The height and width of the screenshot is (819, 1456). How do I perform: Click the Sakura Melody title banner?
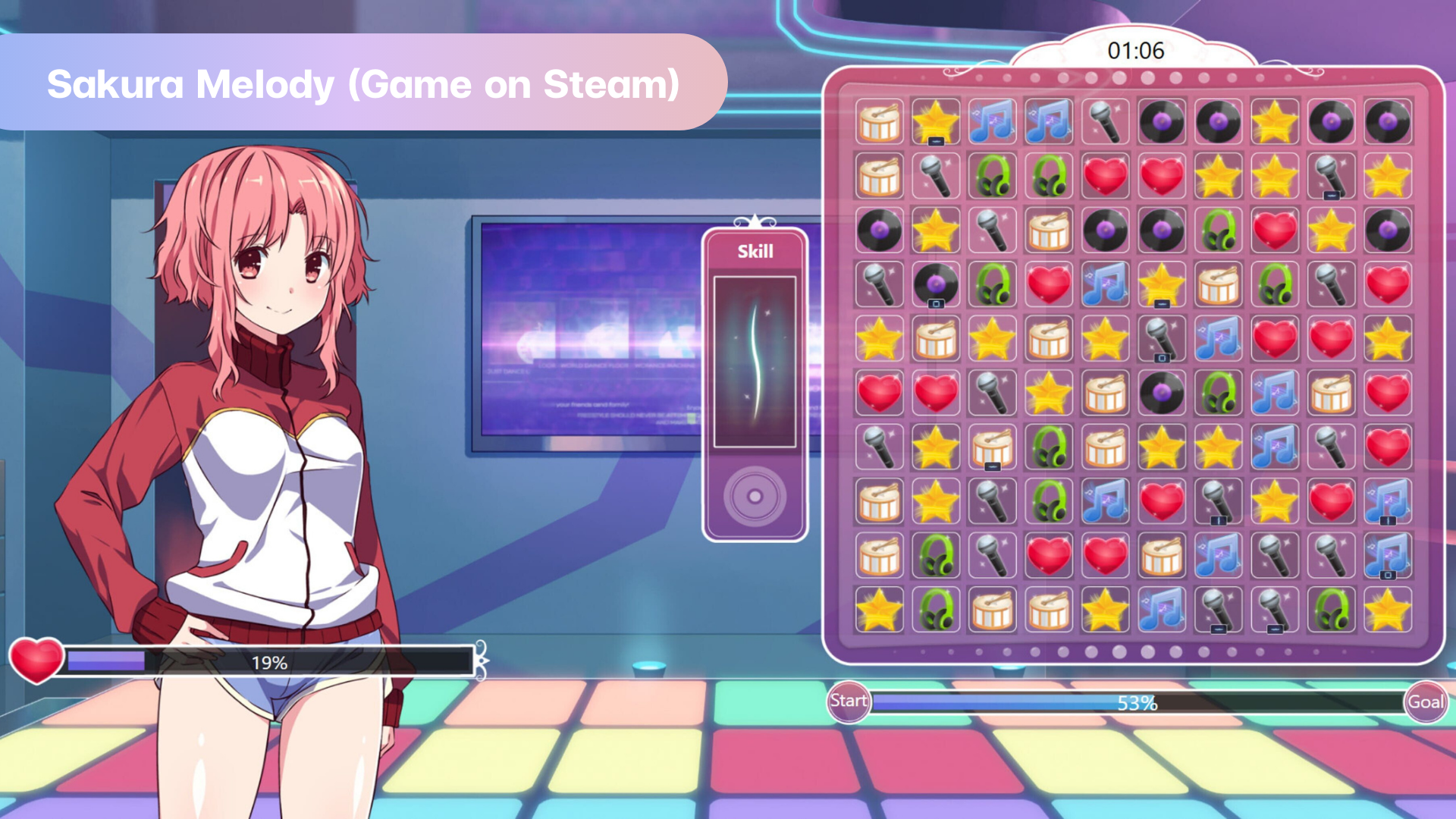tap(364, 83)
